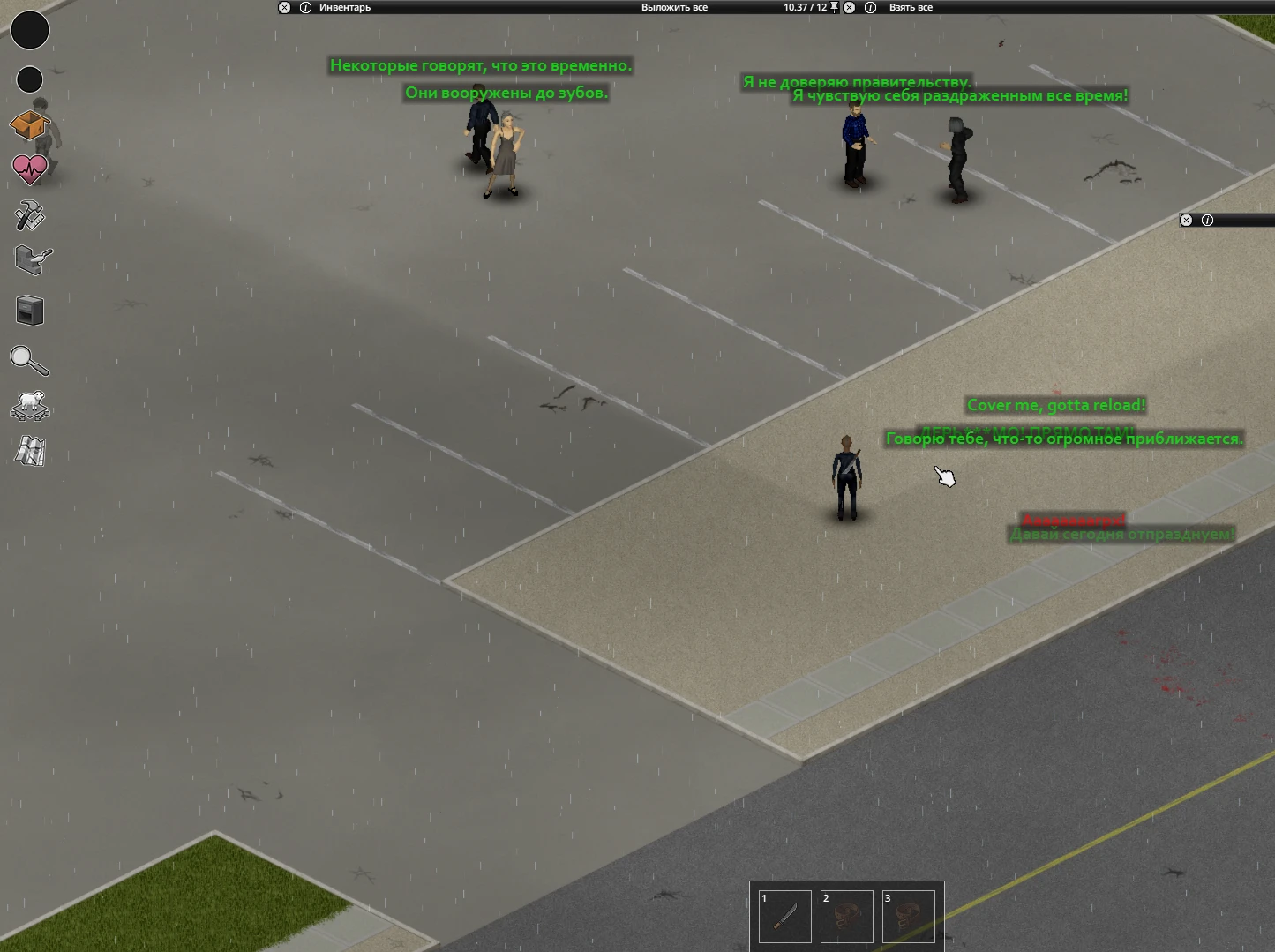Open the animal husbandry sheep icon
This screenshot has width=1275, height=952.
click(30, 407)
